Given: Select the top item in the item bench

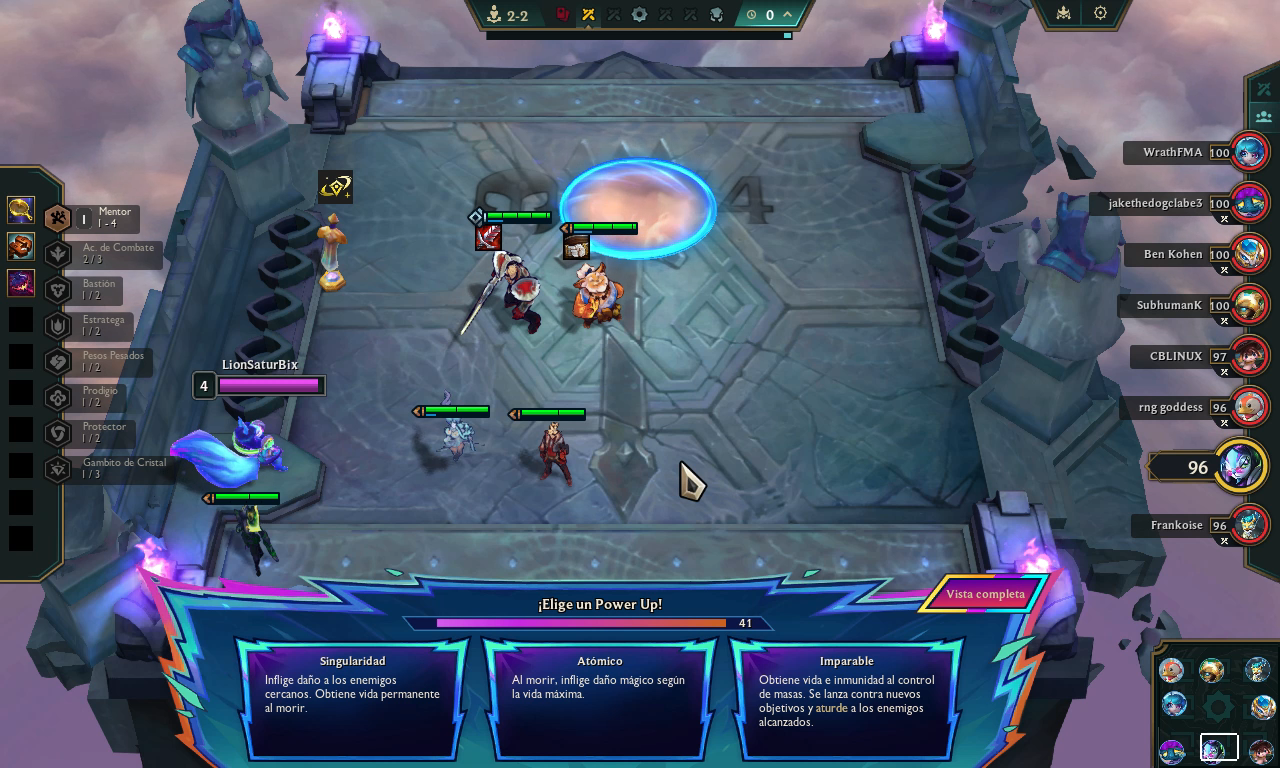Looking at the screenshot, I should pos(21,210).
